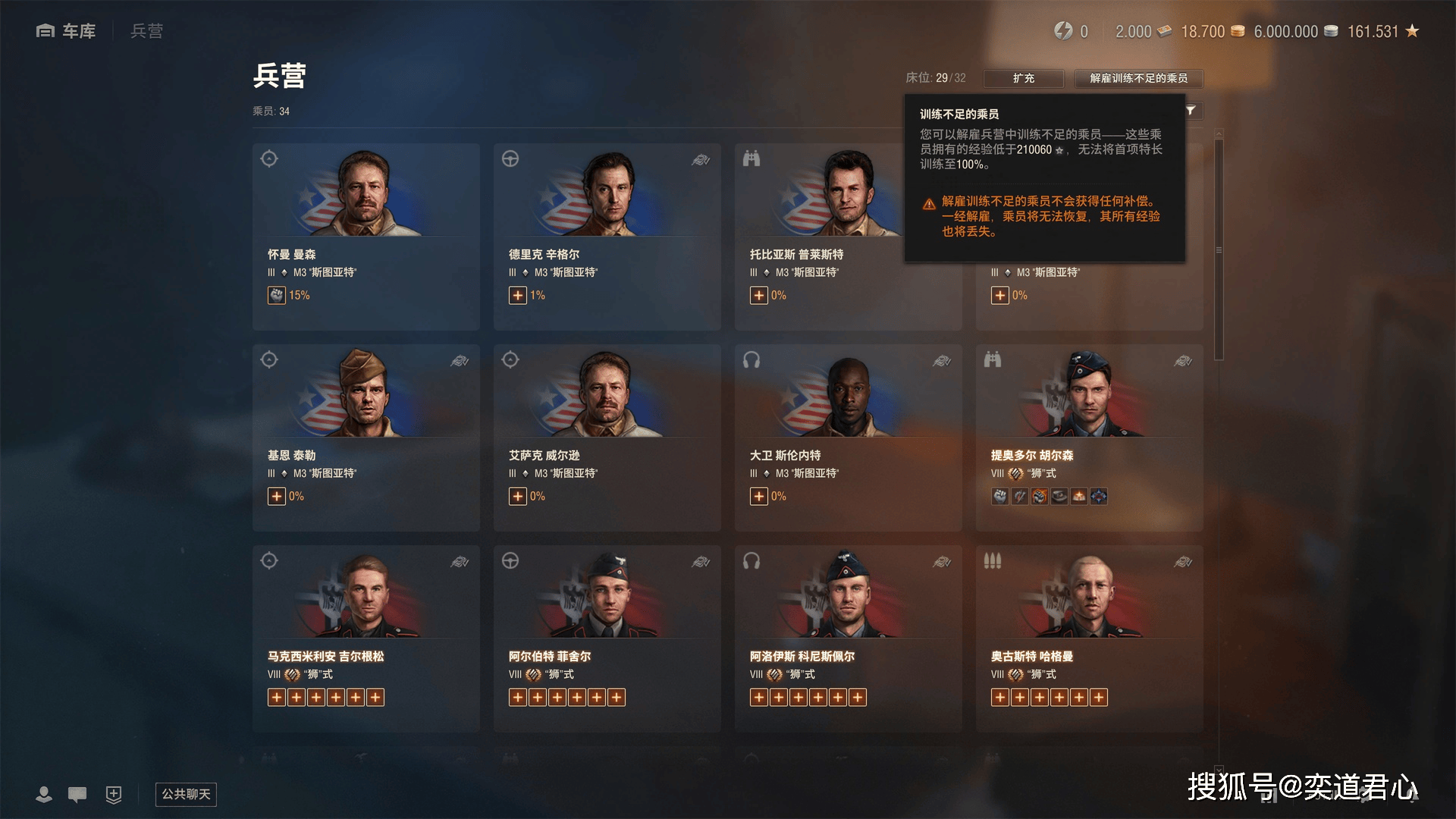Show the contacts person icon
The image size is (1456, 819).
click(x=44, y=794)
